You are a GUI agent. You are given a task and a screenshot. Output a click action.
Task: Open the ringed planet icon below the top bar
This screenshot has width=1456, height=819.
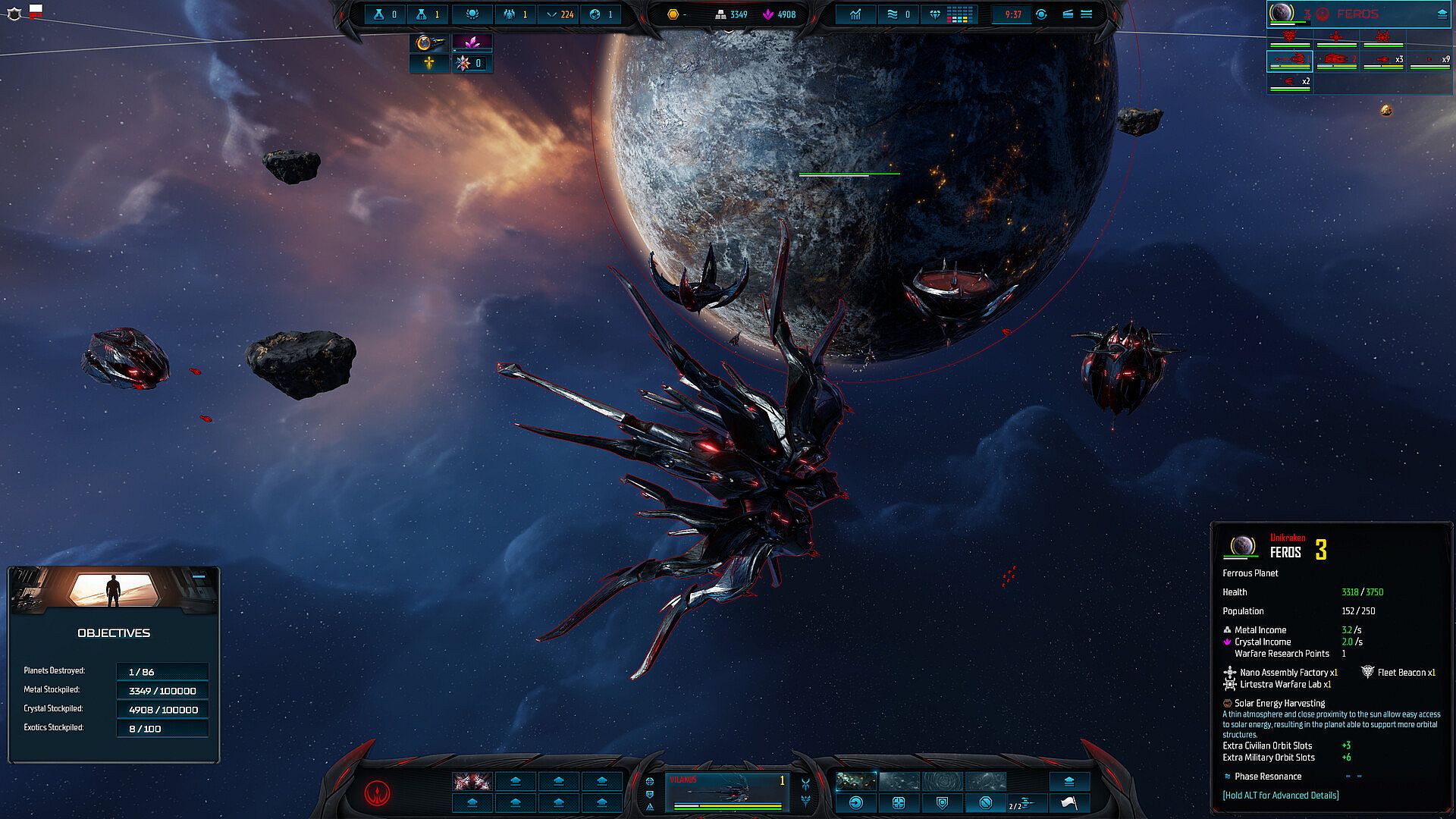click(x=428, y=42)
